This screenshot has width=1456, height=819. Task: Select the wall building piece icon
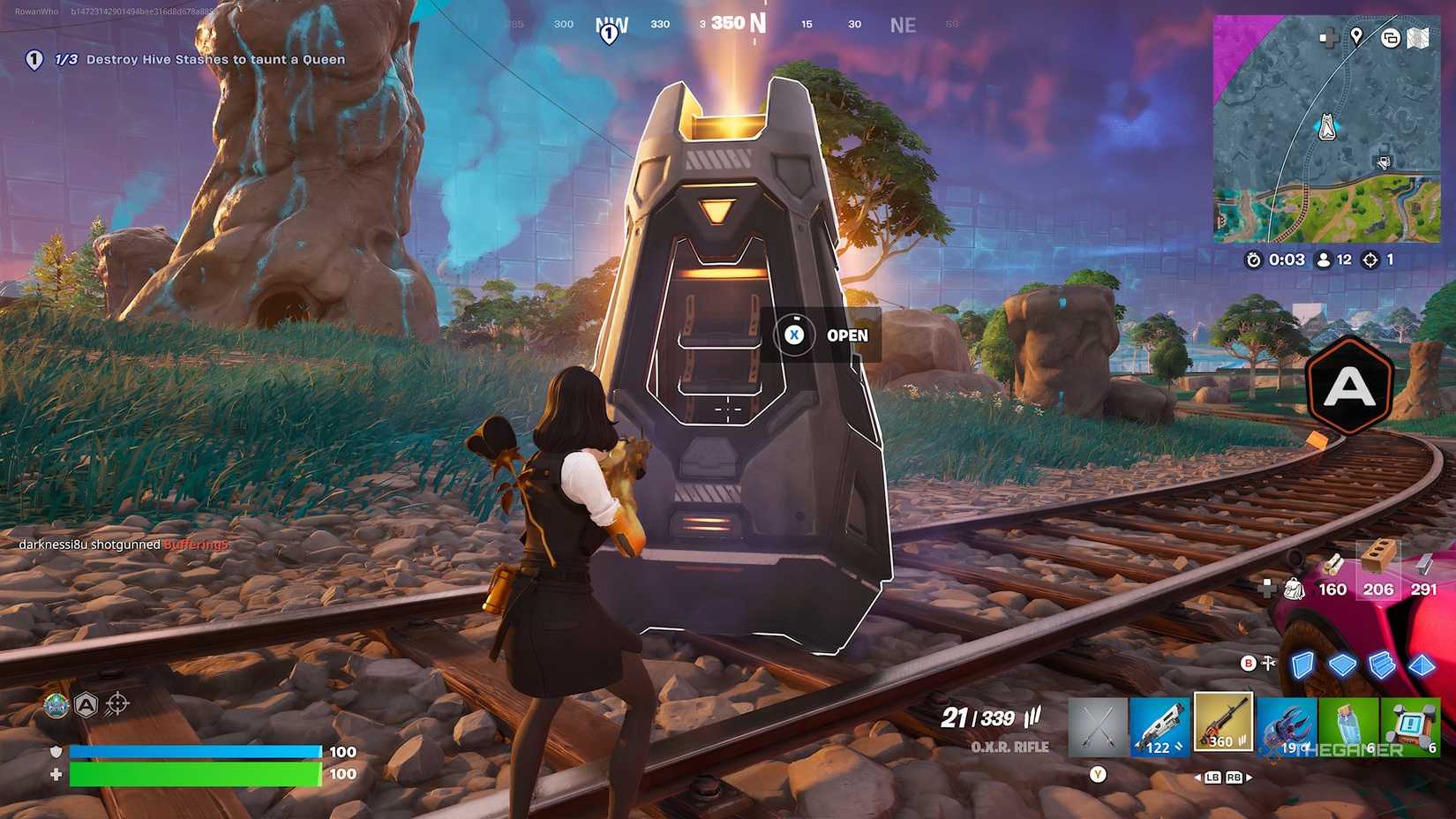coord(1302,665)
